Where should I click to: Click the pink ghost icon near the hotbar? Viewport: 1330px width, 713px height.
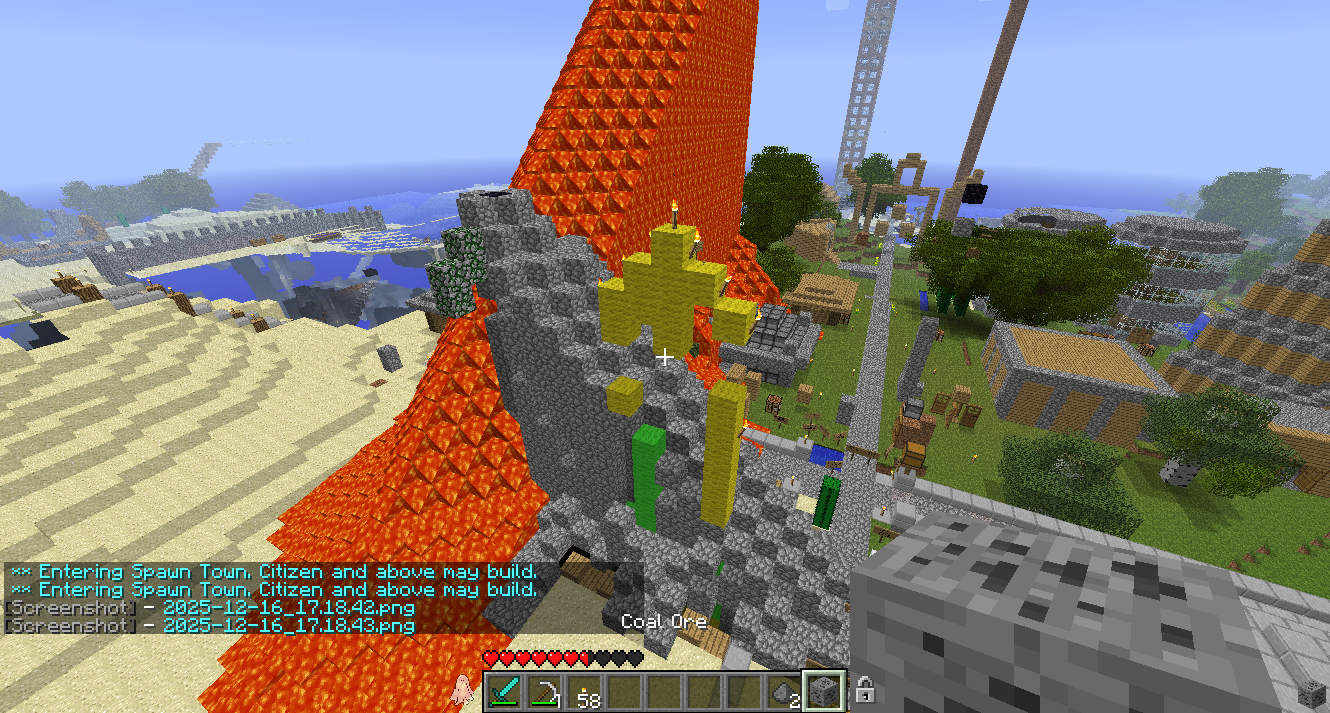coord(462,688)
